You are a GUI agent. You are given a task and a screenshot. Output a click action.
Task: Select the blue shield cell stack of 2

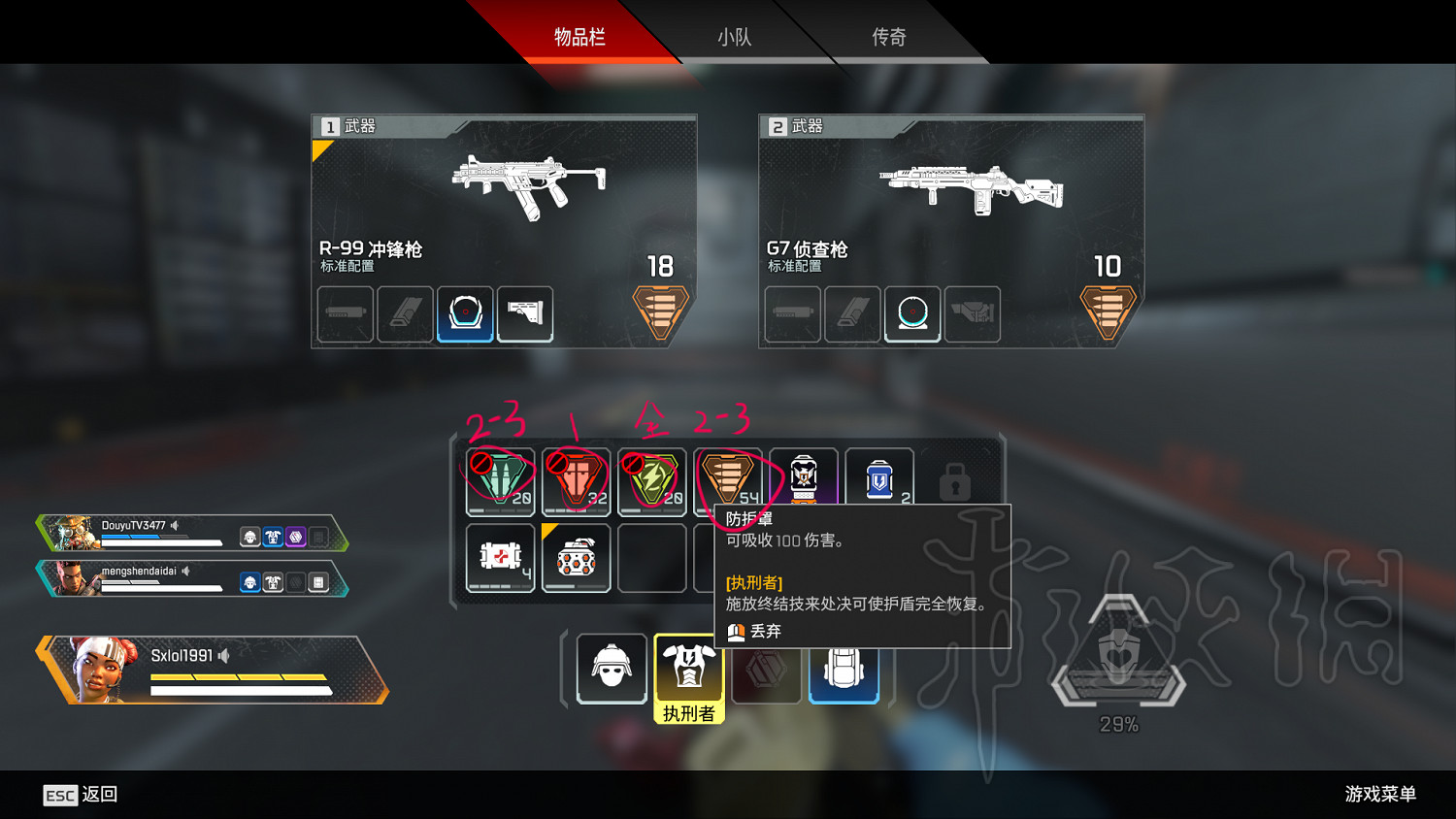pyautogui.click(x=879, y=477)
